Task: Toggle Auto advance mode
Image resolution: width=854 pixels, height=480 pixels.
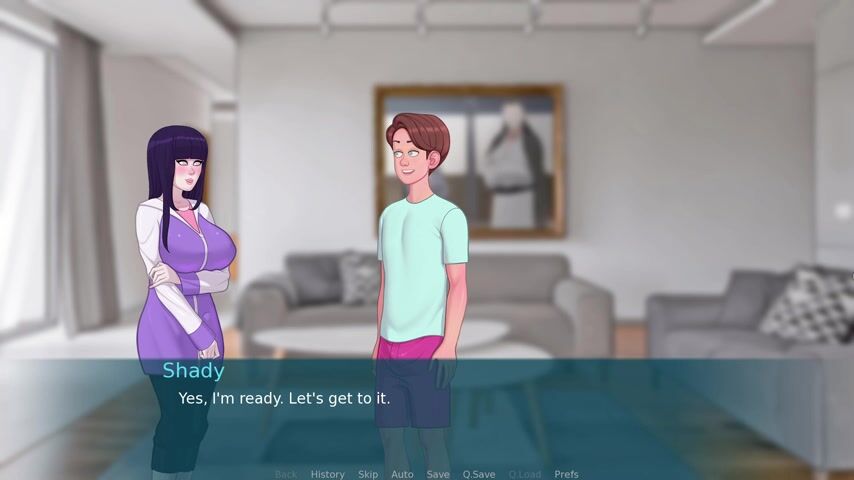Action: pos(402,474)
